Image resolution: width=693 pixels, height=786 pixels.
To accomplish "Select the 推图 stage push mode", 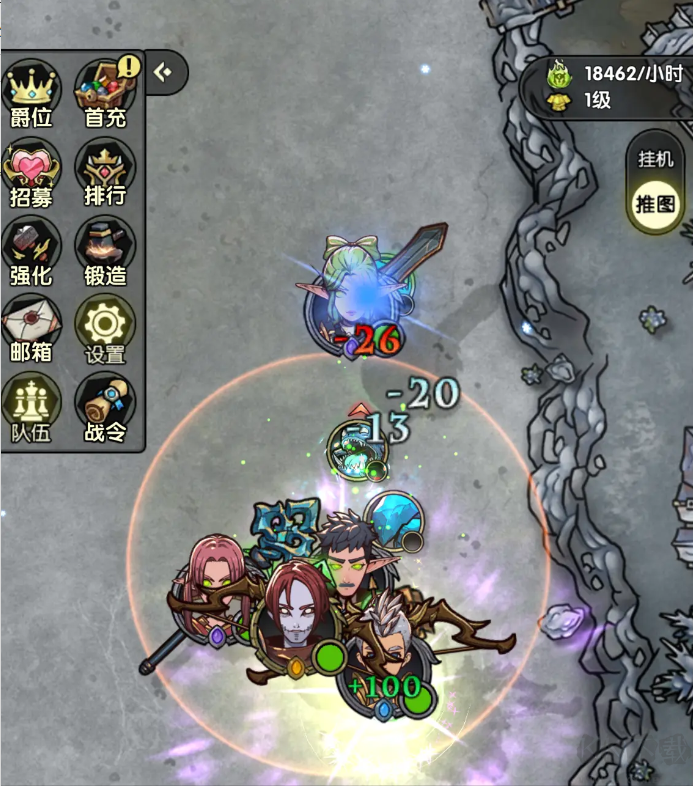I will 656,205.
